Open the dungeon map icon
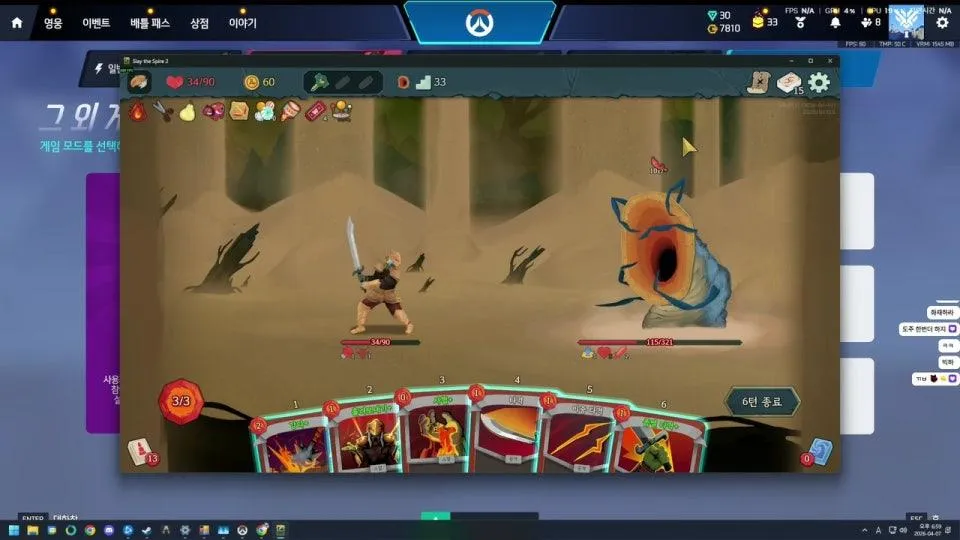The width and height of the screenshot is (960, 540). [x=759, y=83]
